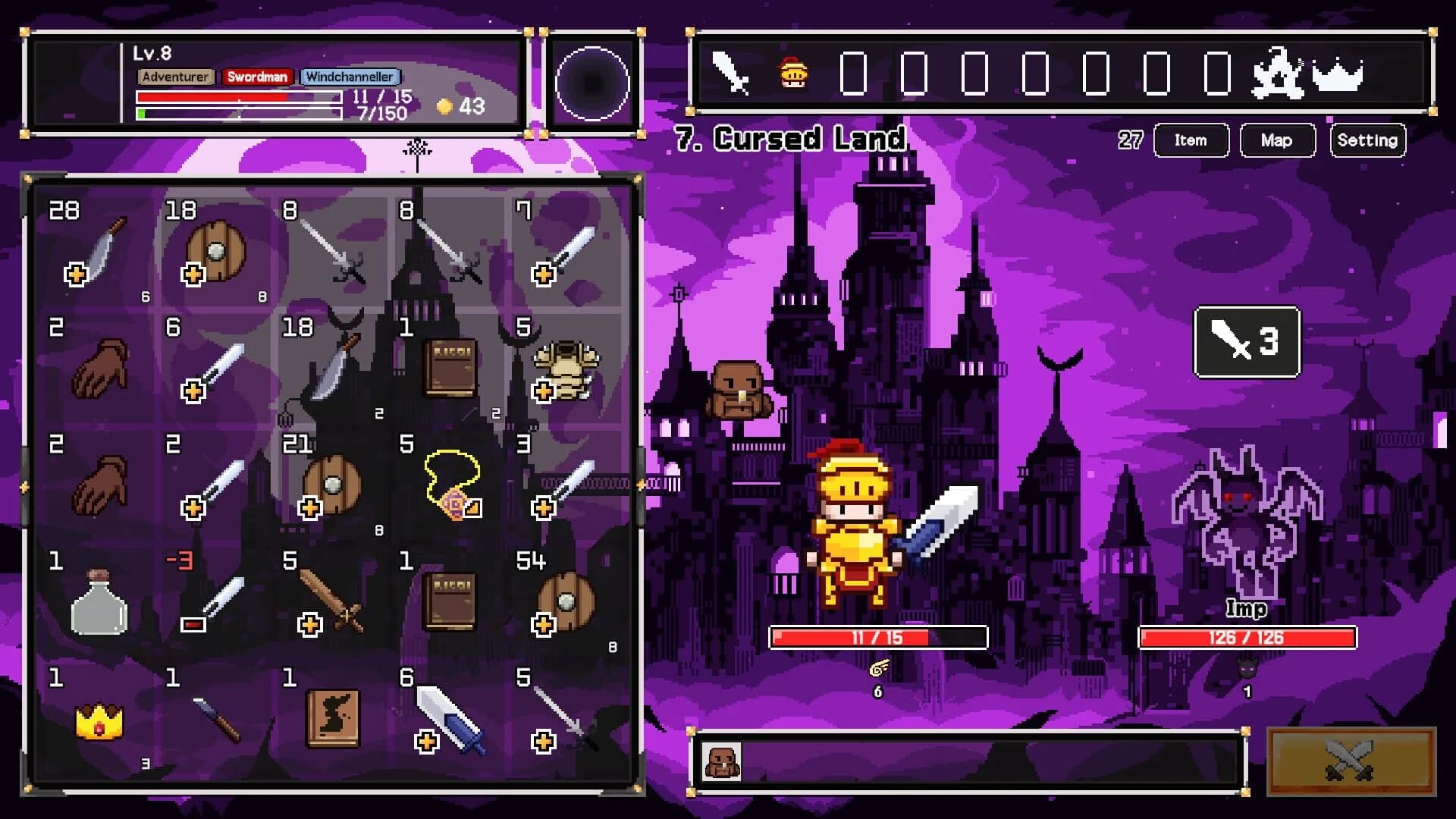1456x819 pixels.
Task: Select the map scroll book item
Action: point(334,720)
